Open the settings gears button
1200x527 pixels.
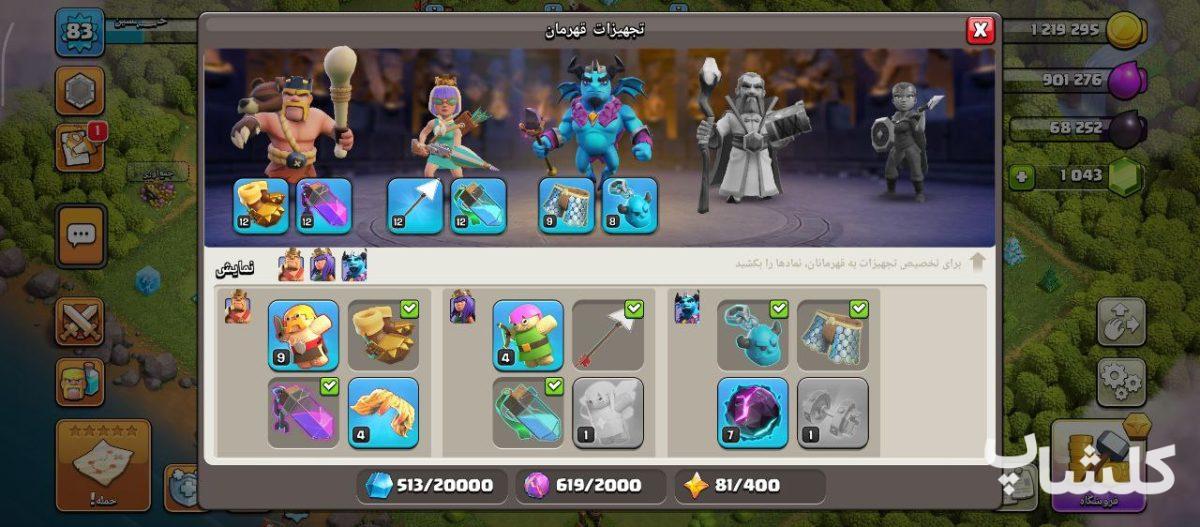point(1121,380)
